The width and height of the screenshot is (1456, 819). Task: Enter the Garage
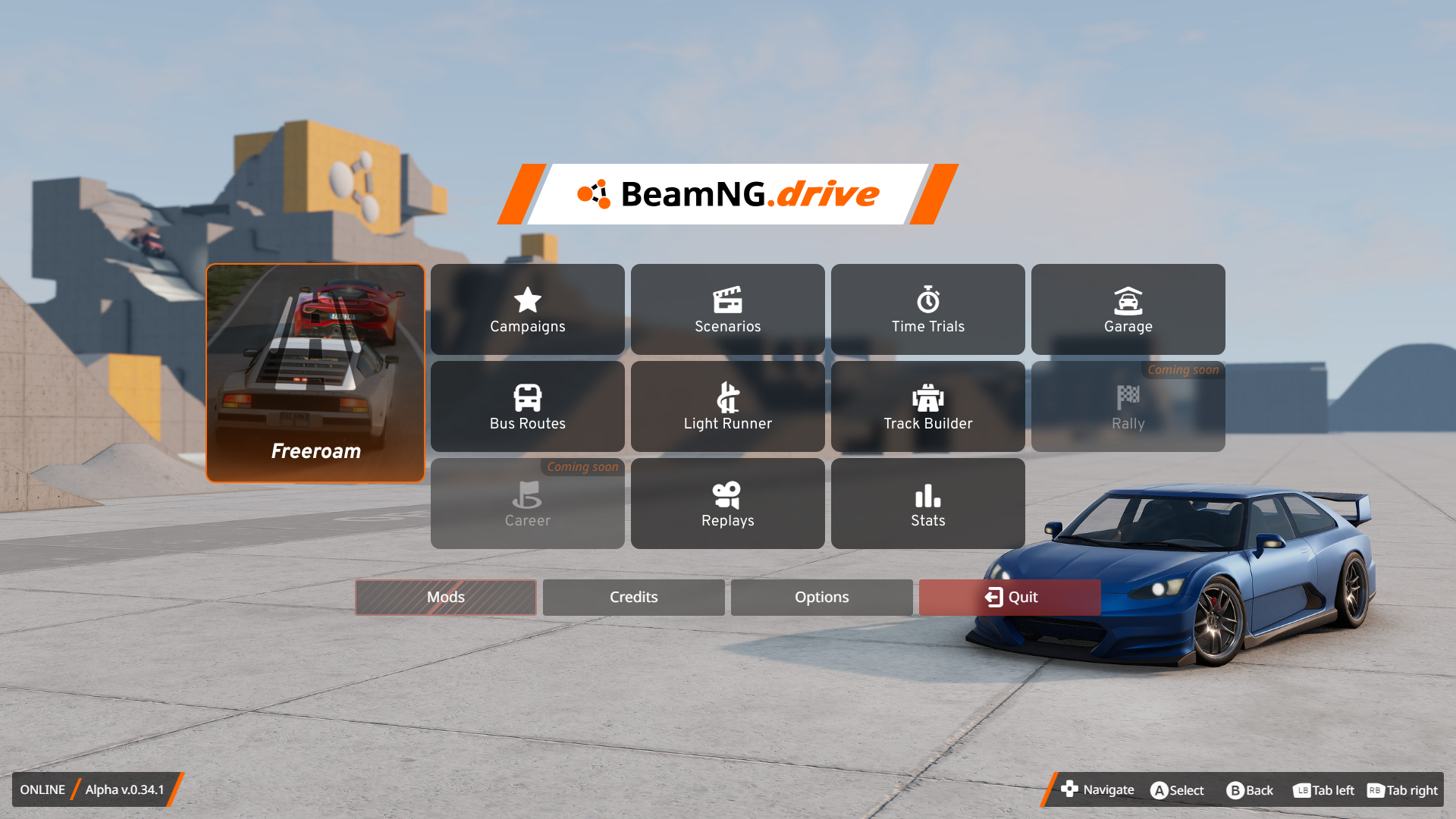tap(1128, 309)
